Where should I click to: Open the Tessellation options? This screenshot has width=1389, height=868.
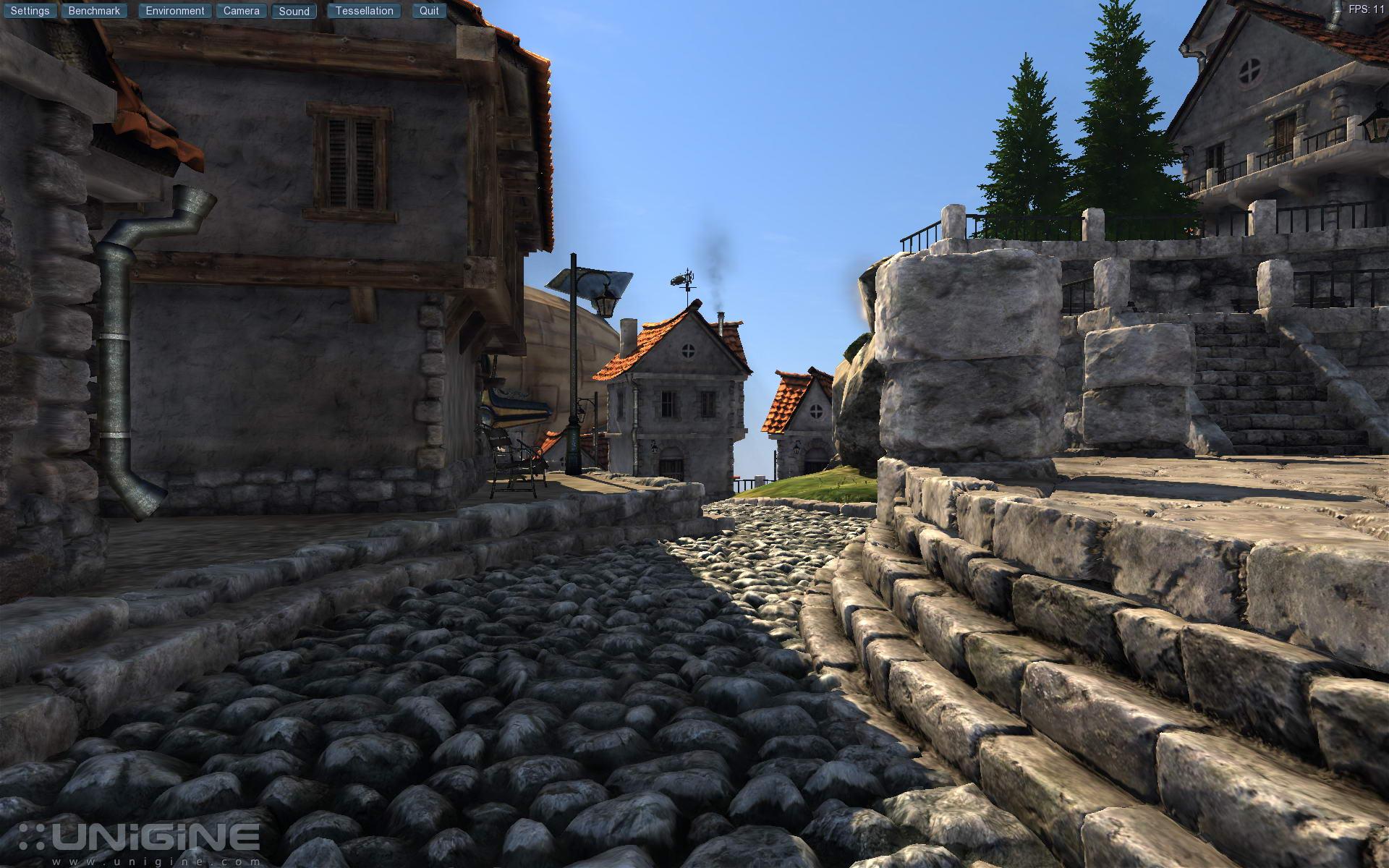[364, 11]
